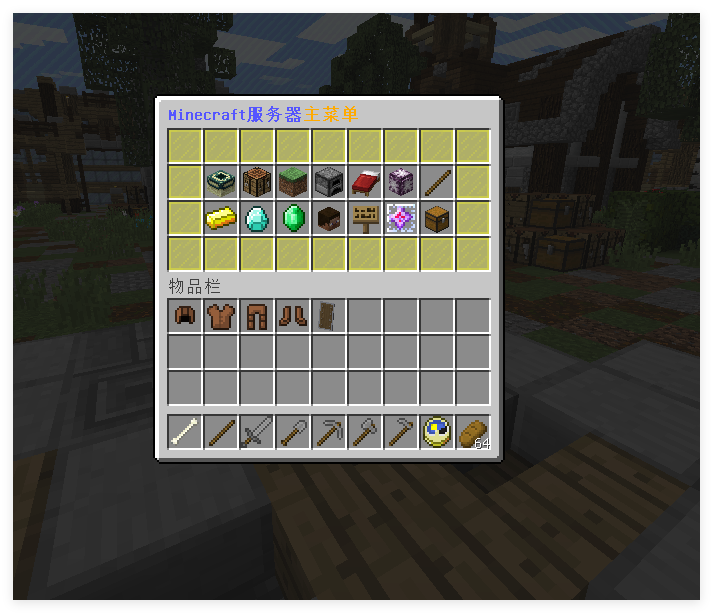
Task: Click the leather chestplate in the inventory
Action: pyautogui.click(x=221, y=316)
